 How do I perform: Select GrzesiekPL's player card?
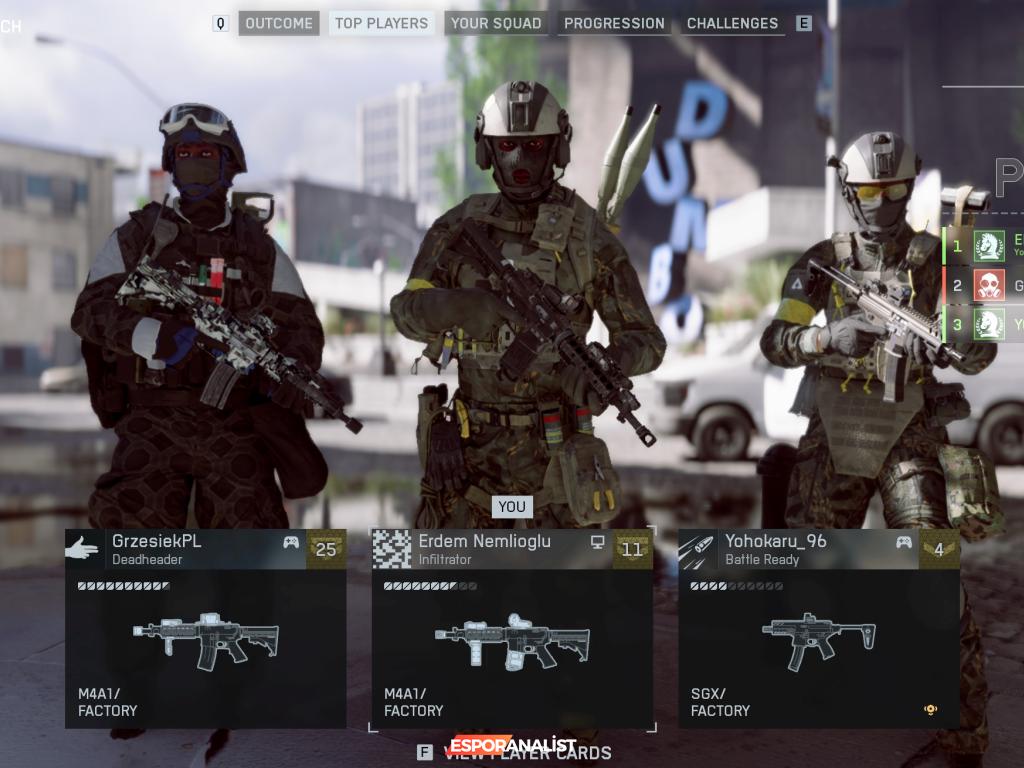click(x=206, y=628)
